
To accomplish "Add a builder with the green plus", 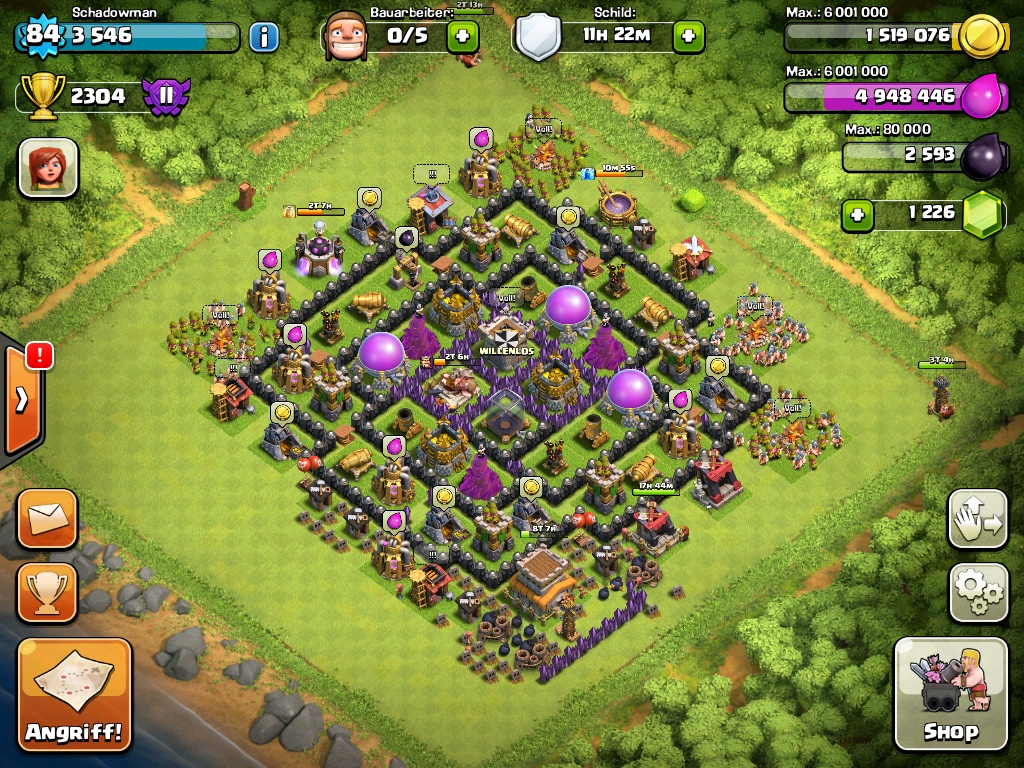I will tap(462, 37).
